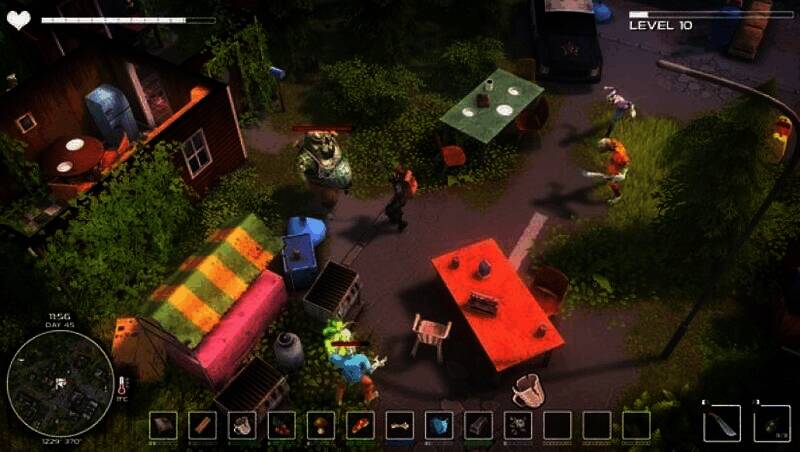Select the bone hotbar slot
The height and width of the screenshot is (452, 800).
click(x=400, y=425)
